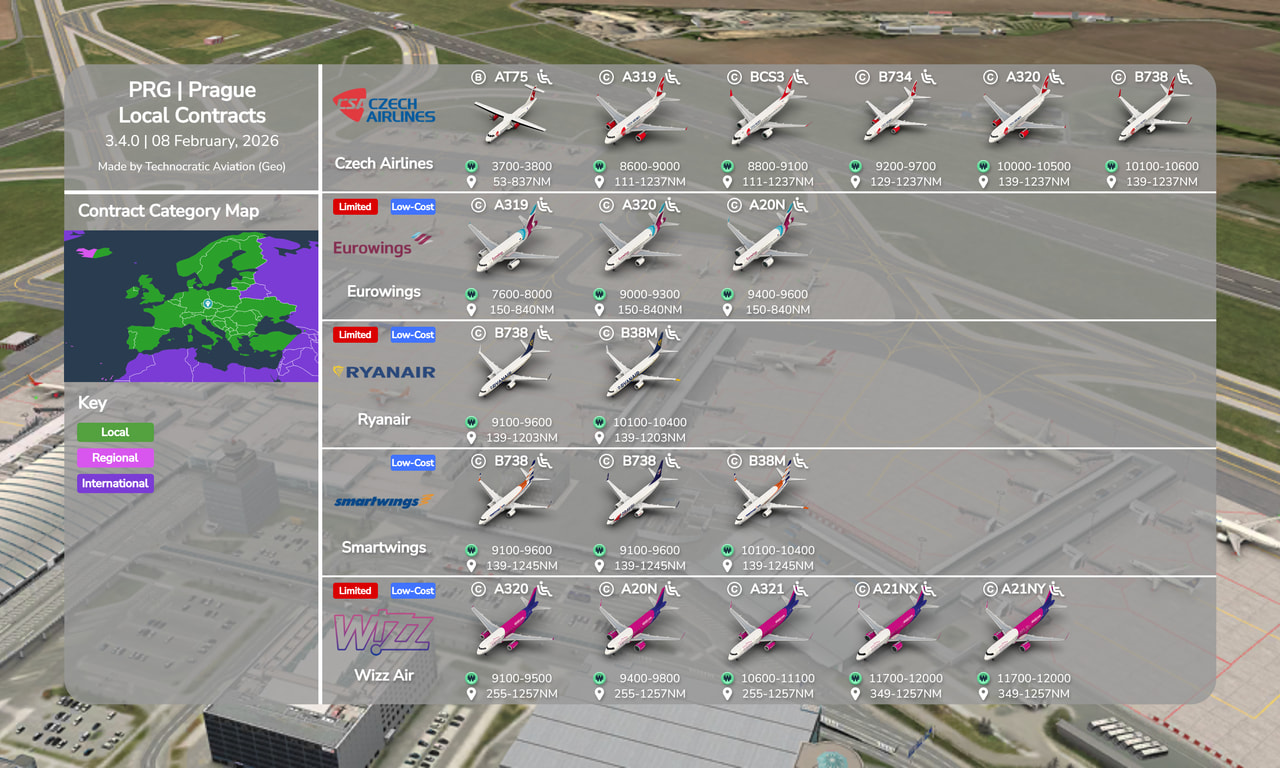Select the green Local key entry

(115, 432)
